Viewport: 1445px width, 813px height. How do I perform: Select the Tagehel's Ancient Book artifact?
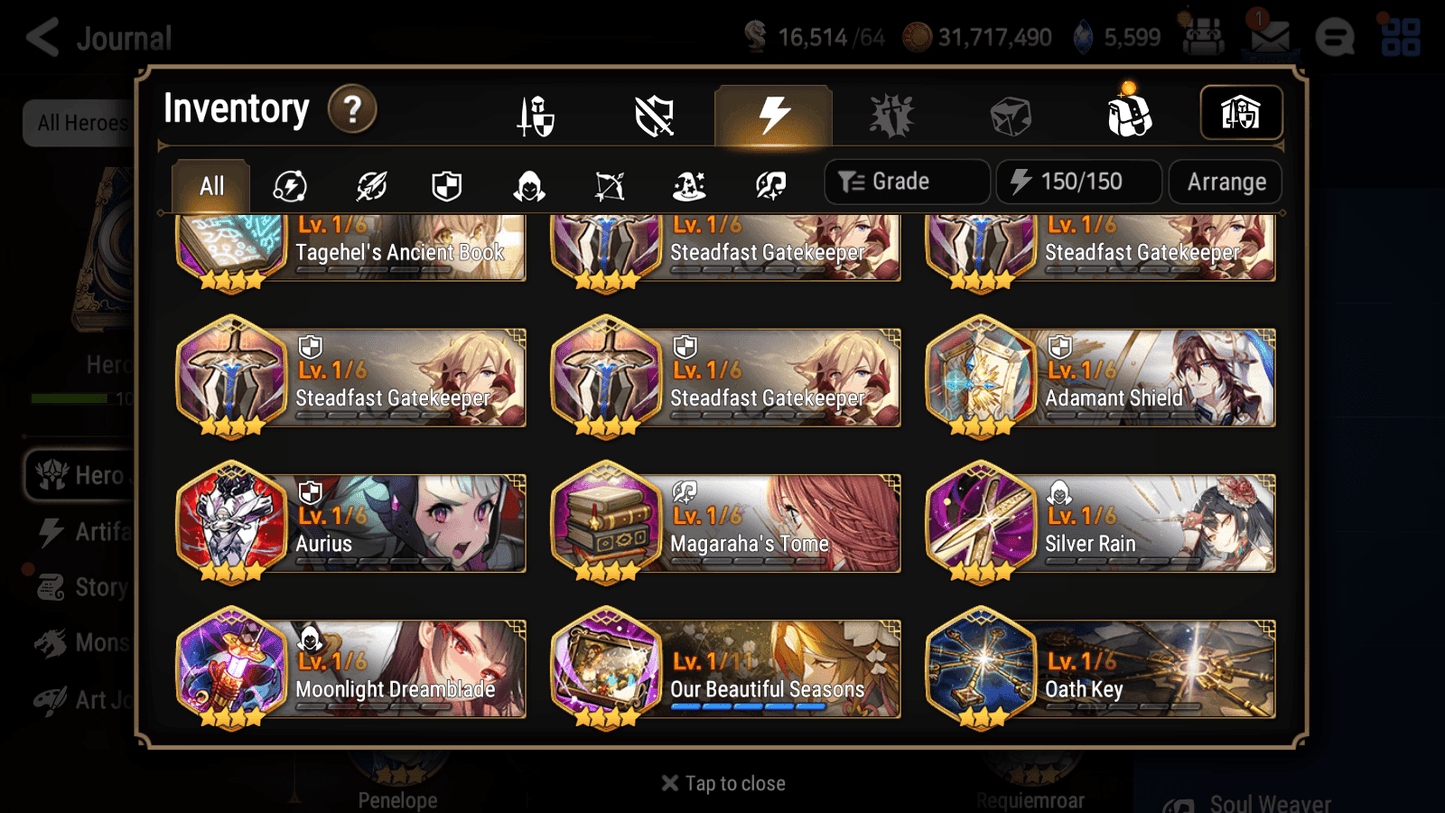(350, 250)
